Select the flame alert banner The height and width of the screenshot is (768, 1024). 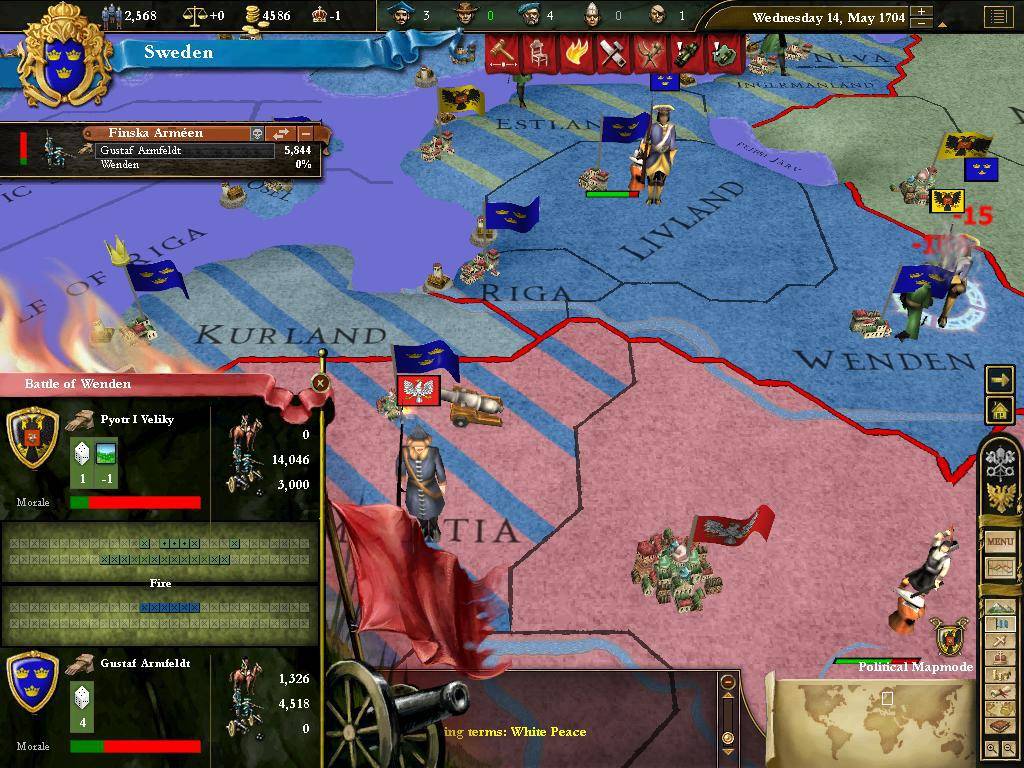(574, 53)
